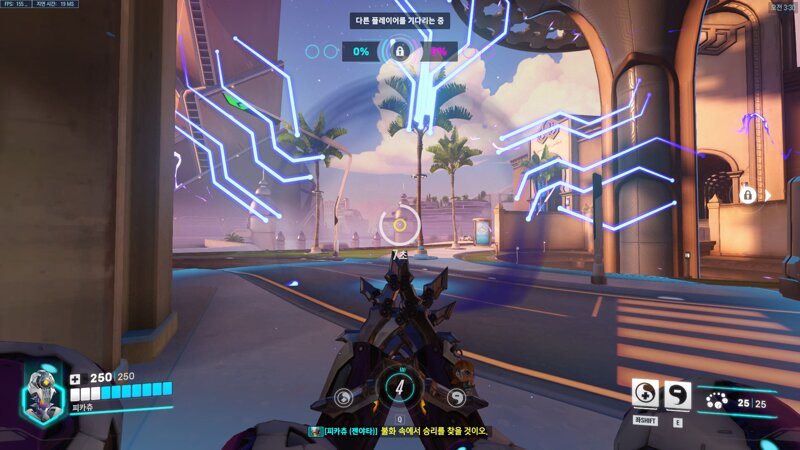Image resolution: width=800 pixels, height=450 pixels.
Task: Click the Harmony orb indicator left of ultimate
Action: [343, 397]
